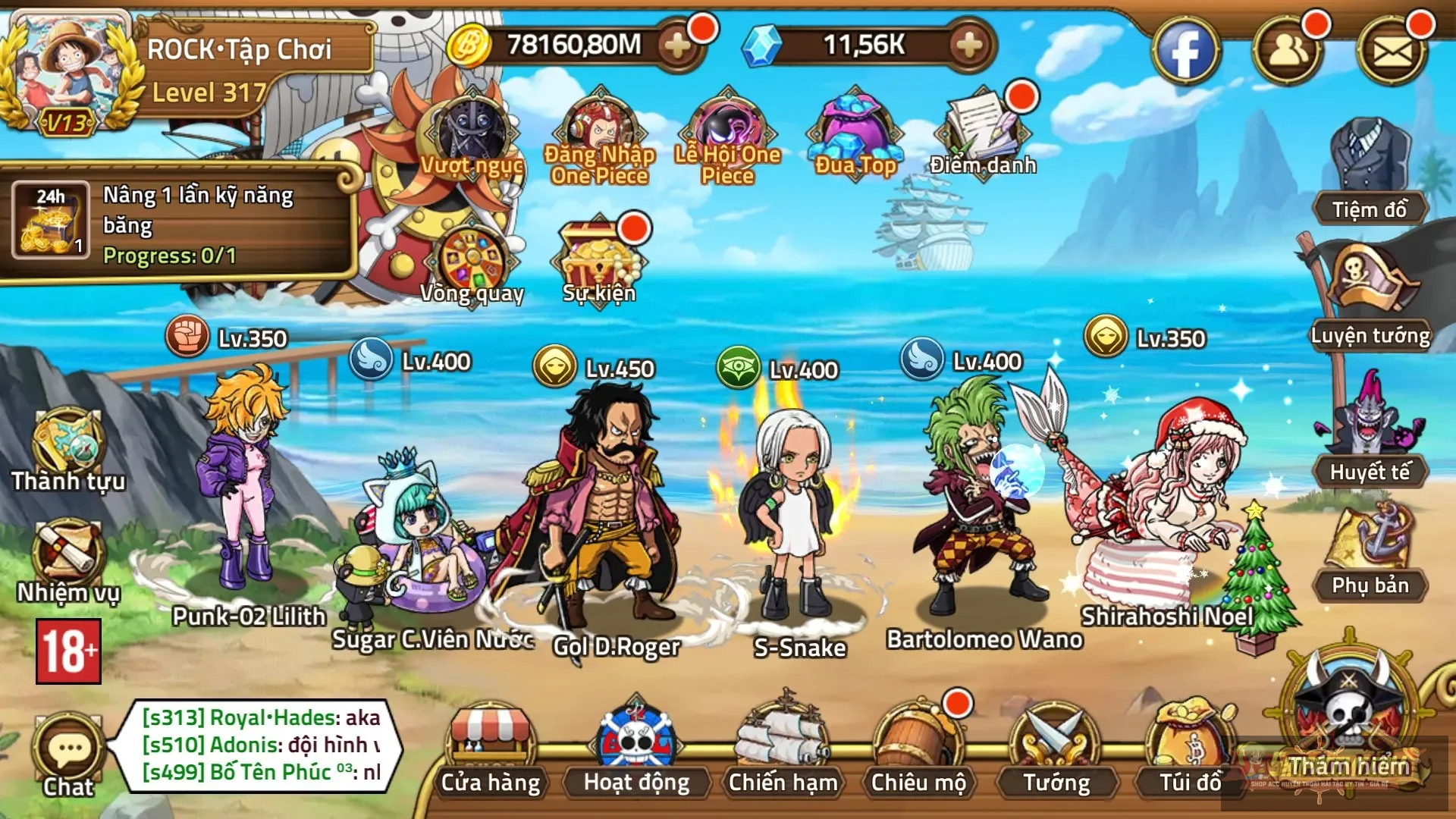This screenshot has height=819, width=1456.
Task: Open the Túi đồ inventory bag
Action: pyautogui.click(x=1191, y=747)
